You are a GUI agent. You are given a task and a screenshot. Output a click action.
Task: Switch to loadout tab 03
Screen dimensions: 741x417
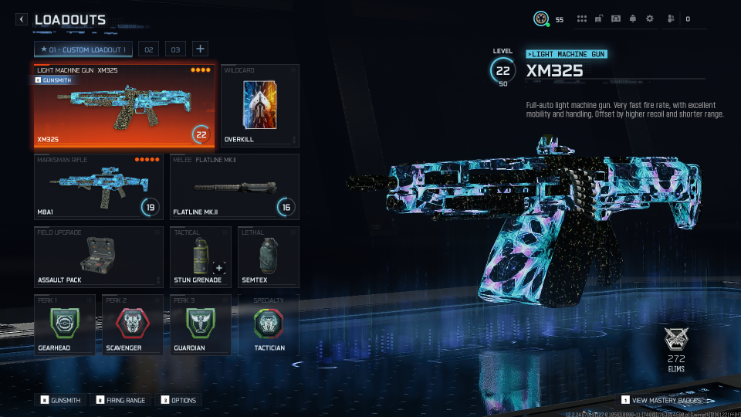pyautogui.click(x=175, y=49)
